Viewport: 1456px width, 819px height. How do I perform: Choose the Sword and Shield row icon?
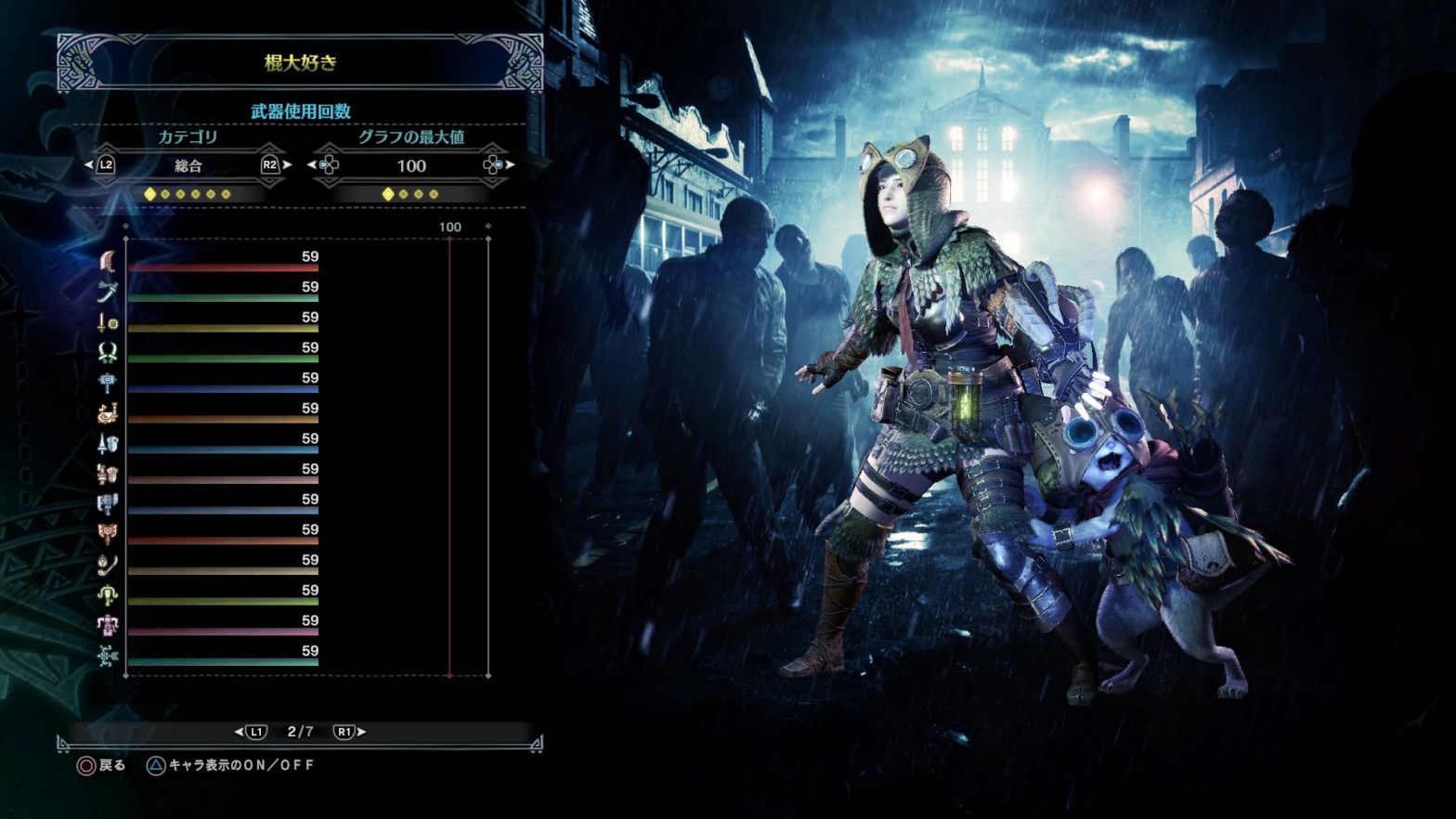click(x=108, y=322)
